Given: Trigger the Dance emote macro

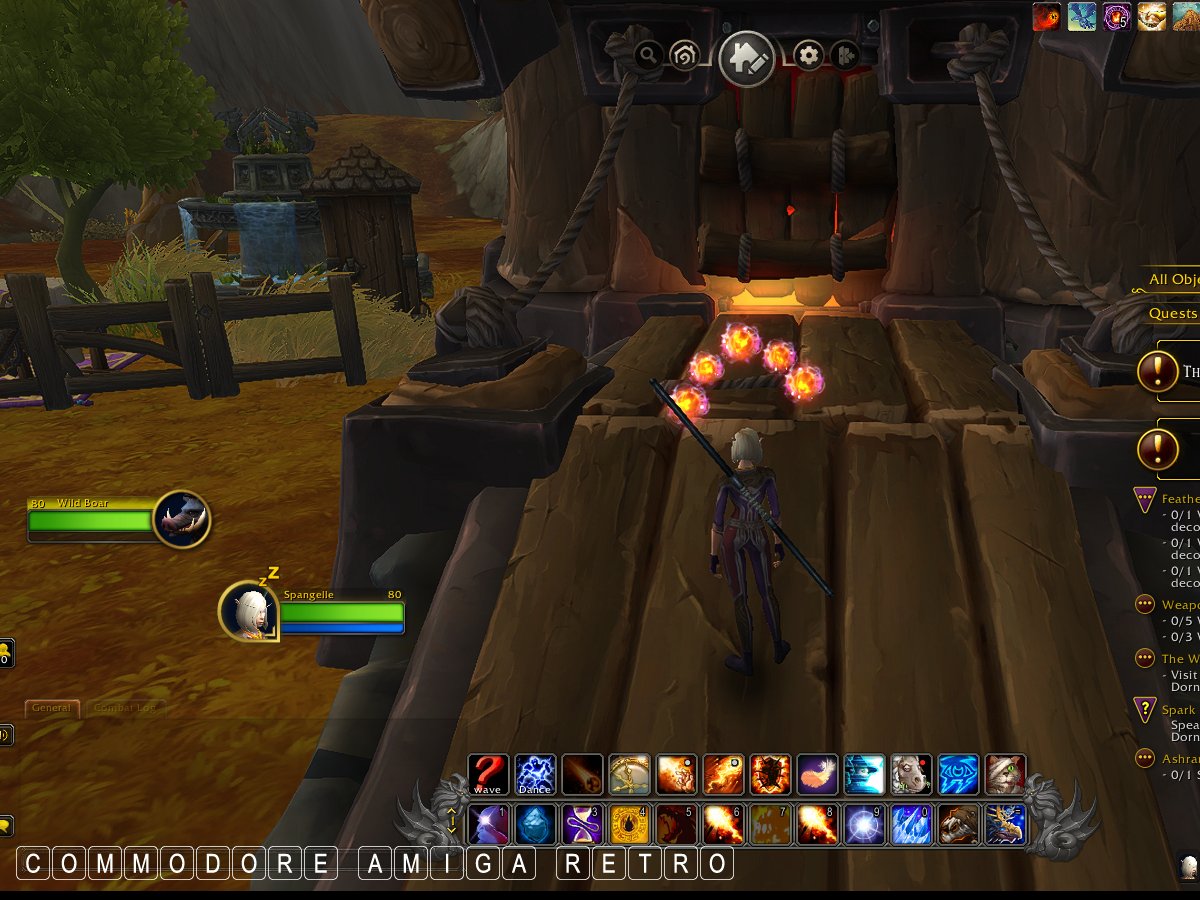Looking at the screenshot, I should (535, 774).
